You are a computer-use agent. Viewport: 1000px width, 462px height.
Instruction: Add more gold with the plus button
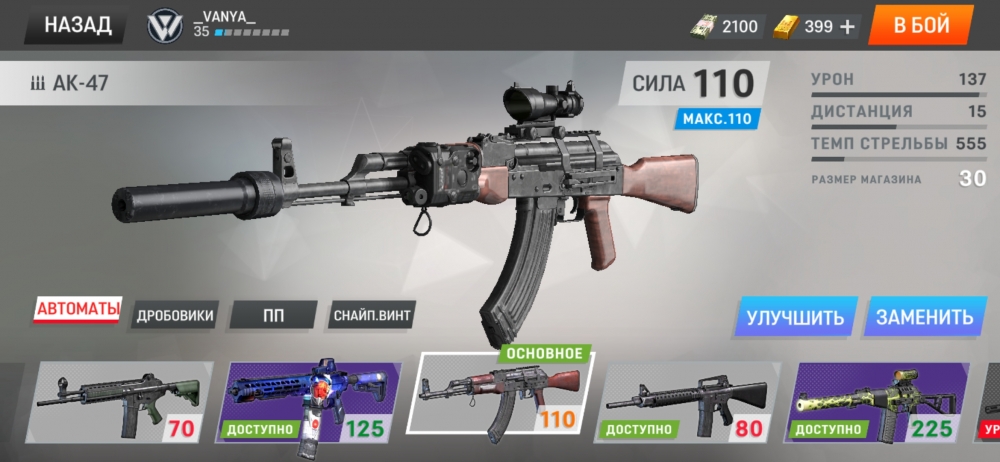[x=848, y=27]
